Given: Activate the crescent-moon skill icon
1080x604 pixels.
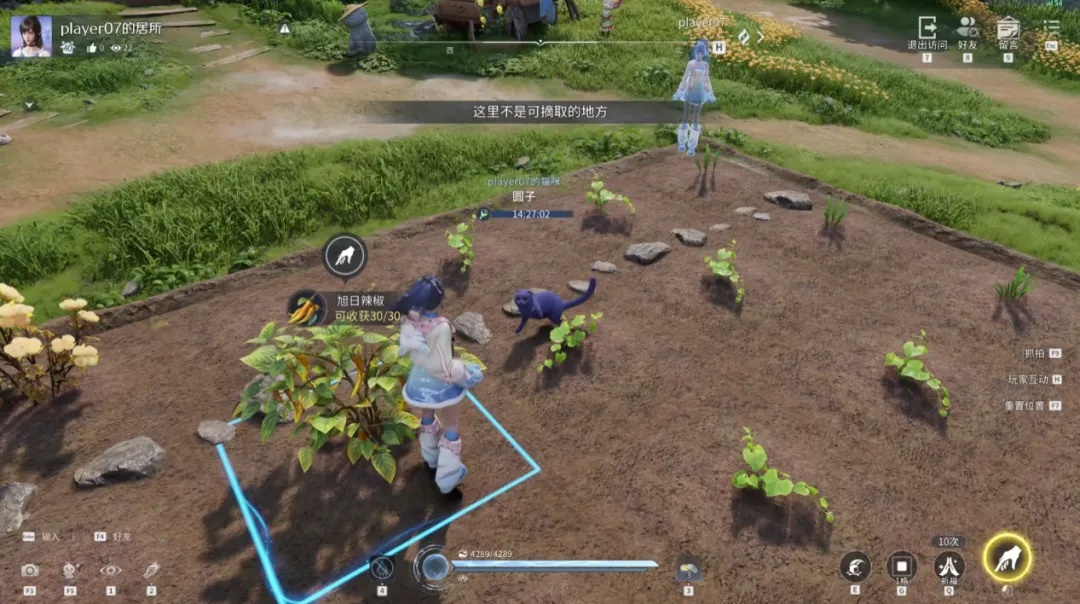Looking at the screenshot, I should tap(855, 567).
